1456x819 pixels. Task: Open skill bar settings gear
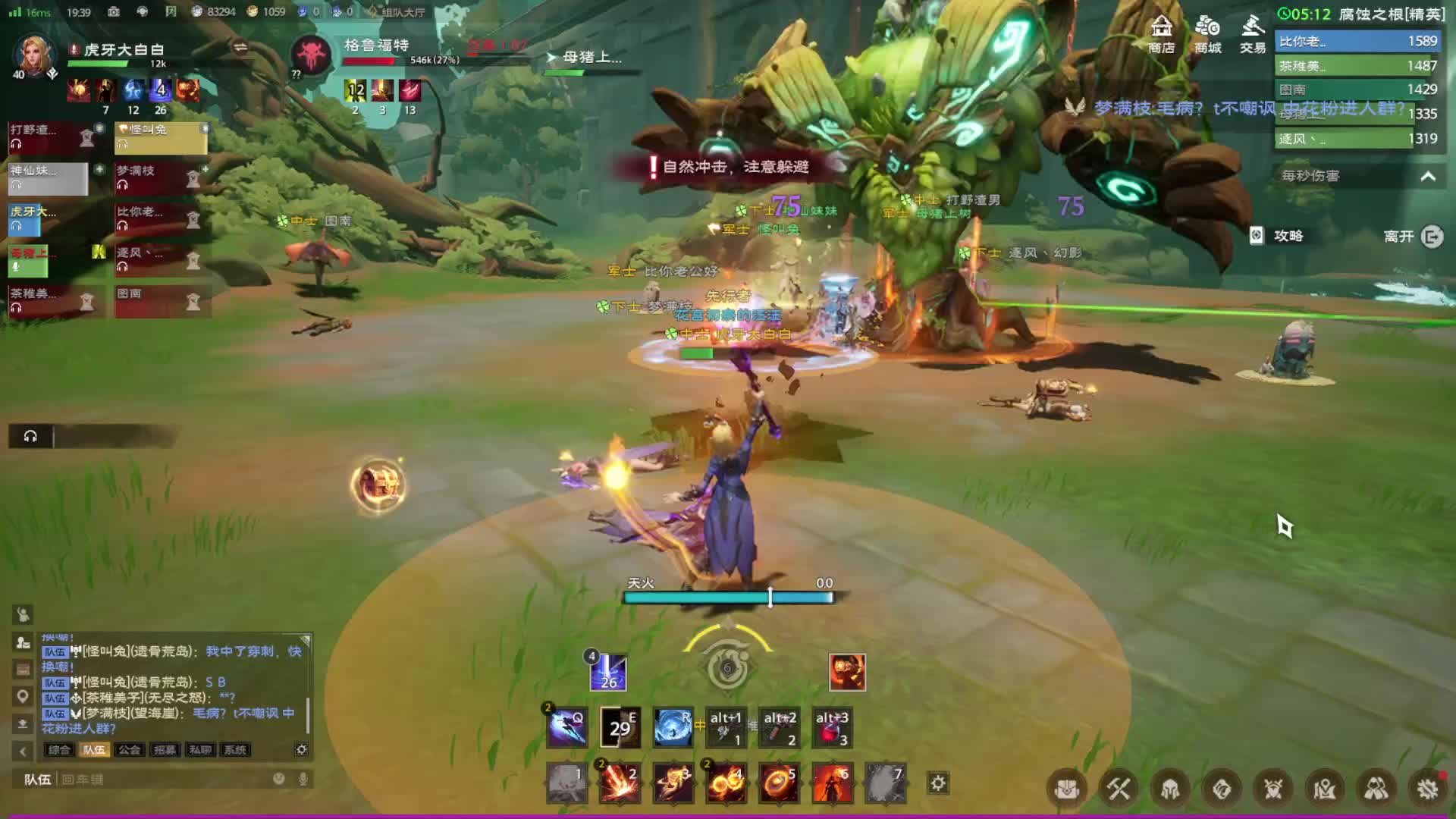click(x=938, y=783)
